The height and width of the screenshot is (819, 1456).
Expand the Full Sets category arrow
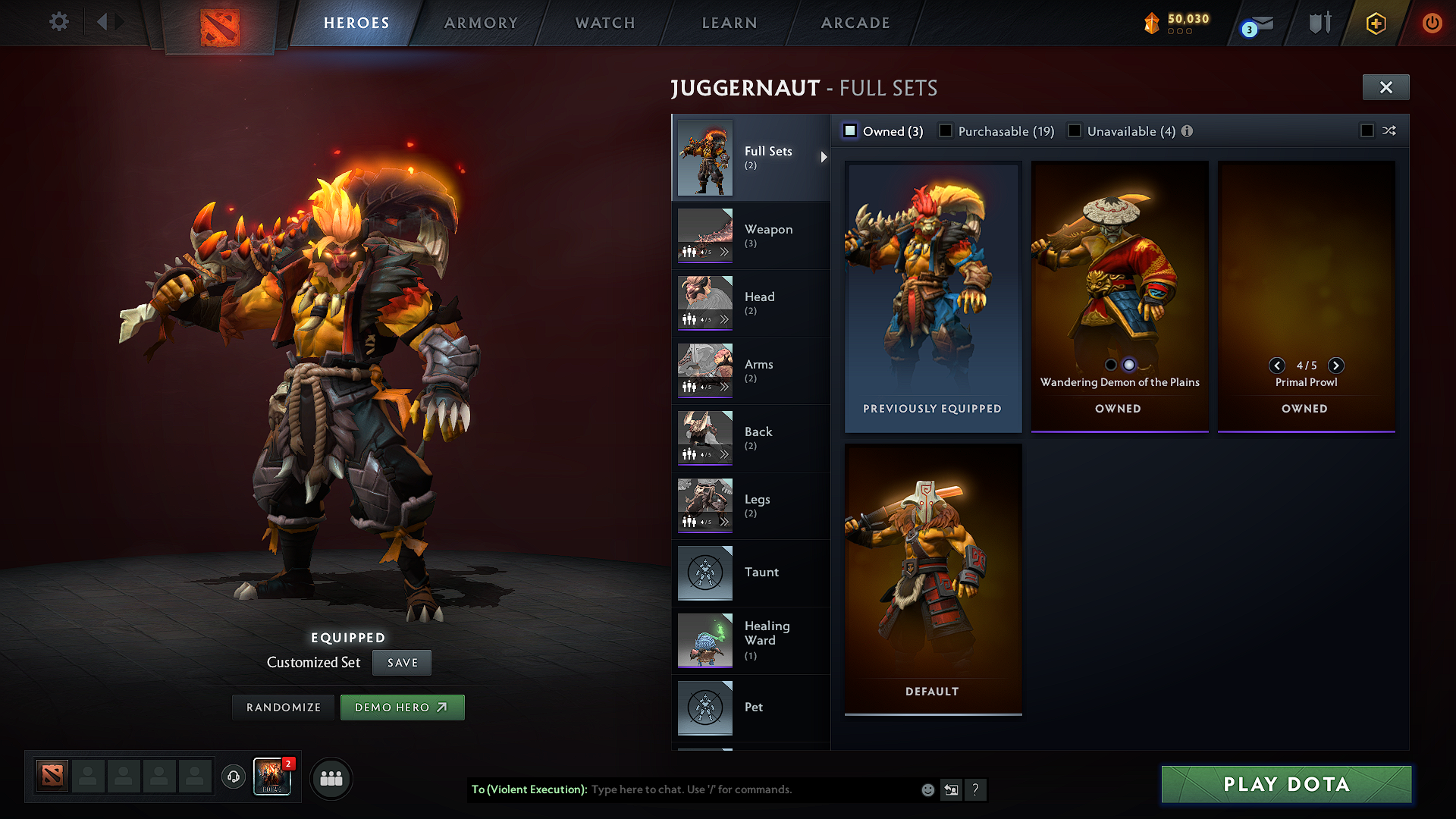point(824,158)
